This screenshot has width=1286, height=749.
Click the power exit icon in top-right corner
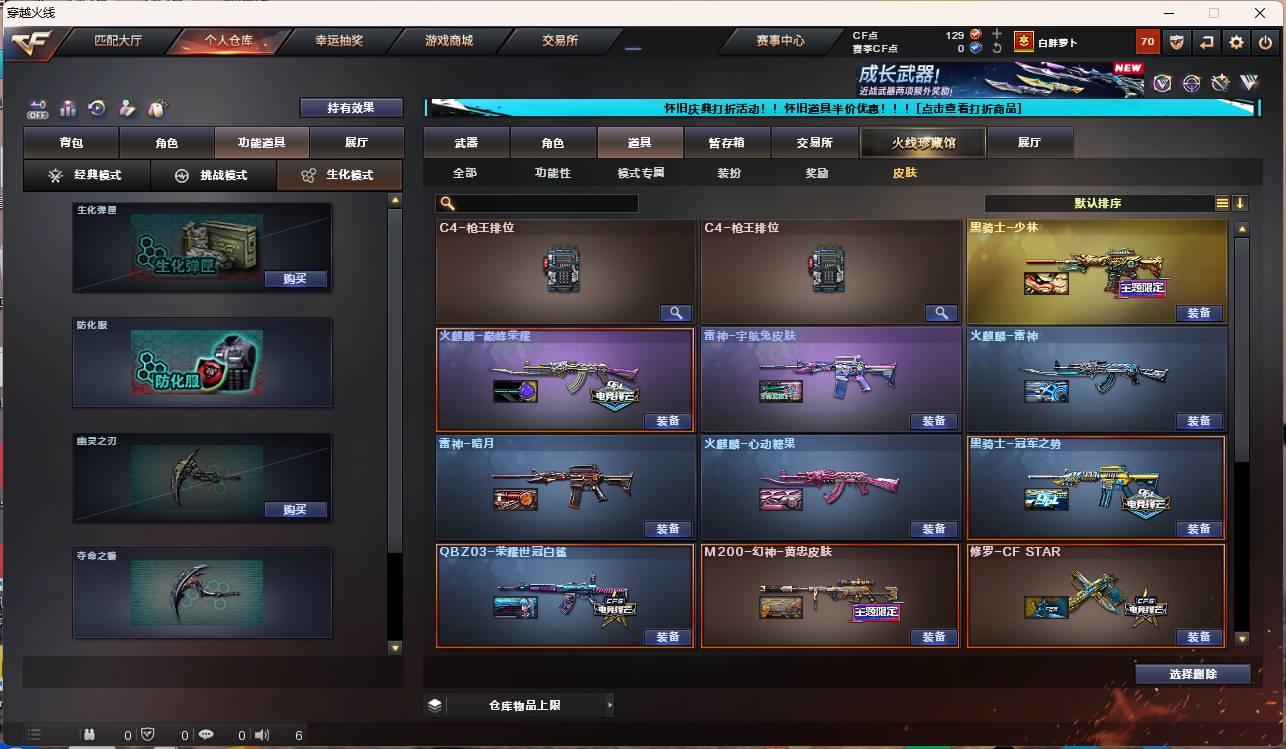point(1264,42)
